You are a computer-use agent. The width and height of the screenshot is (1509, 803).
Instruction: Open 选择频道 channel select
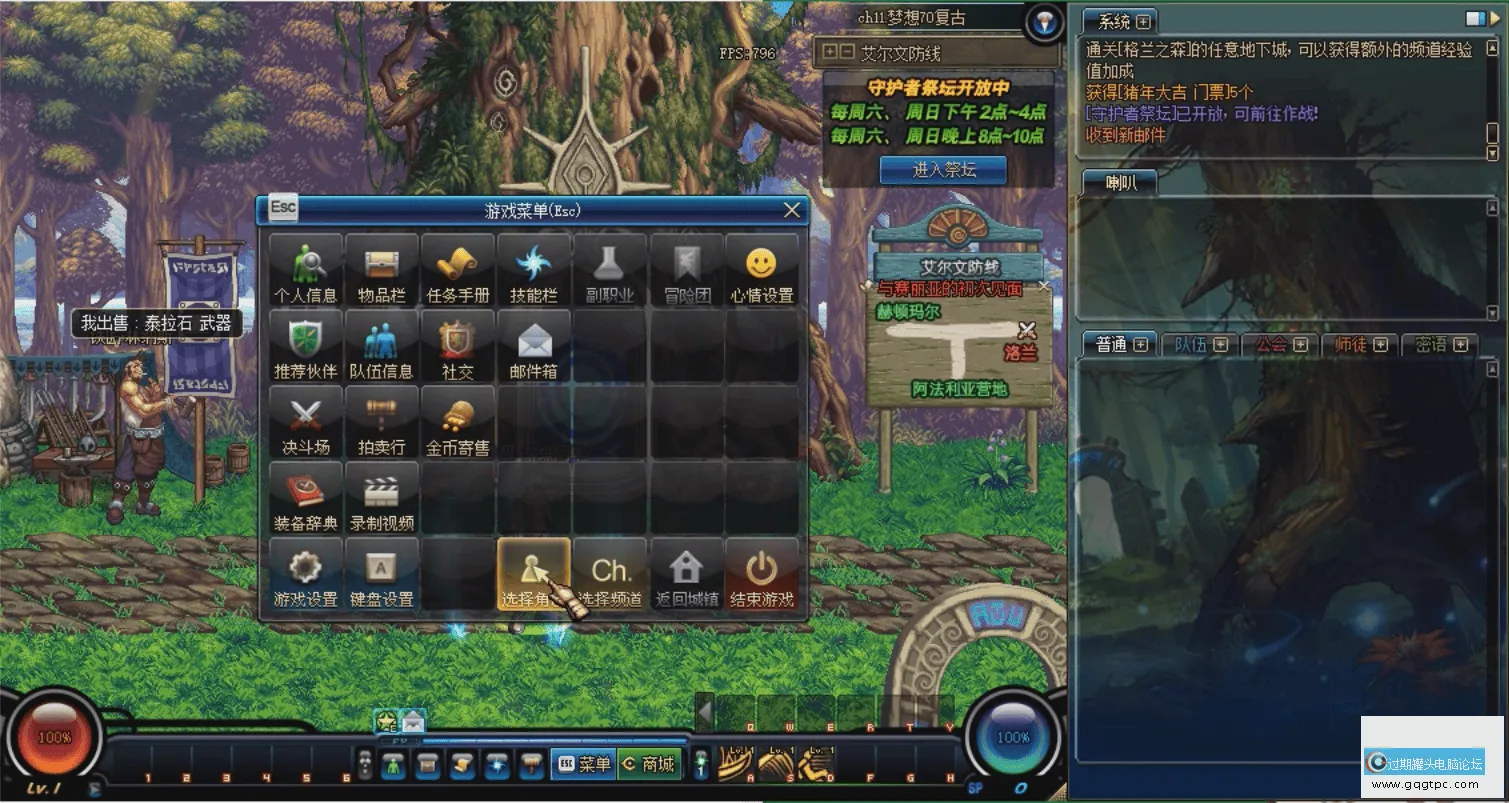point(610,574)
